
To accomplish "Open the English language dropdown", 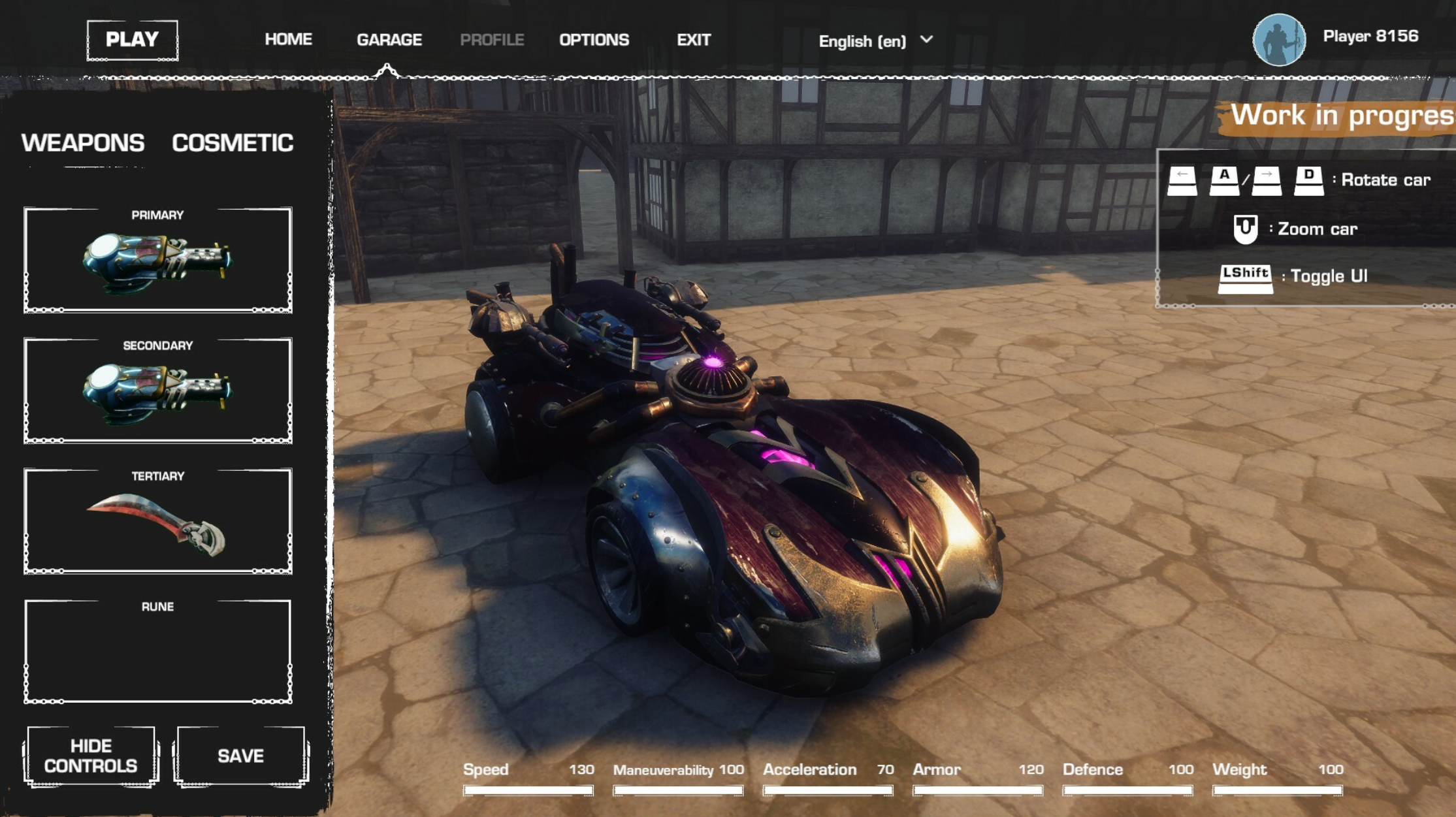I will point(862,40).
